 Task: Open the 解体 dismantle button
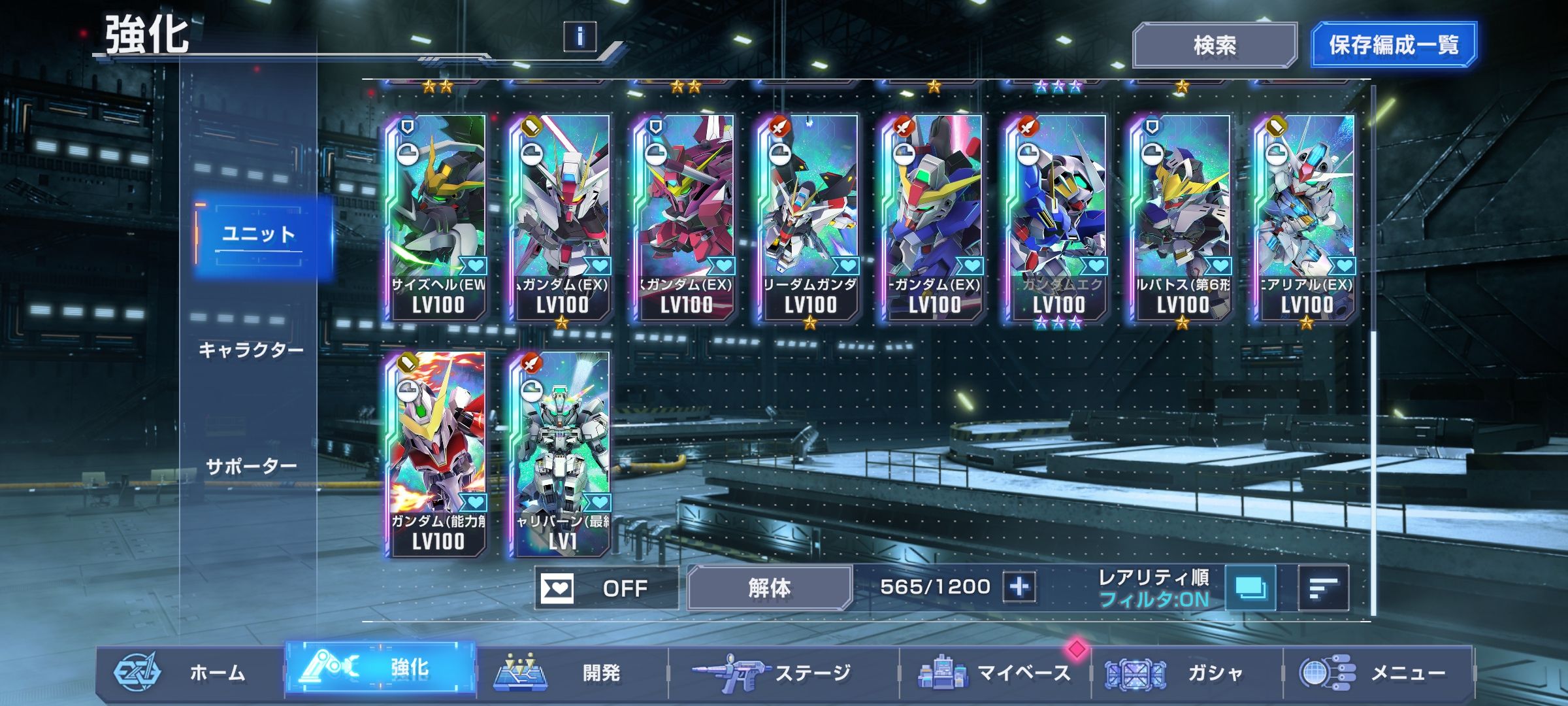(769, 588)
